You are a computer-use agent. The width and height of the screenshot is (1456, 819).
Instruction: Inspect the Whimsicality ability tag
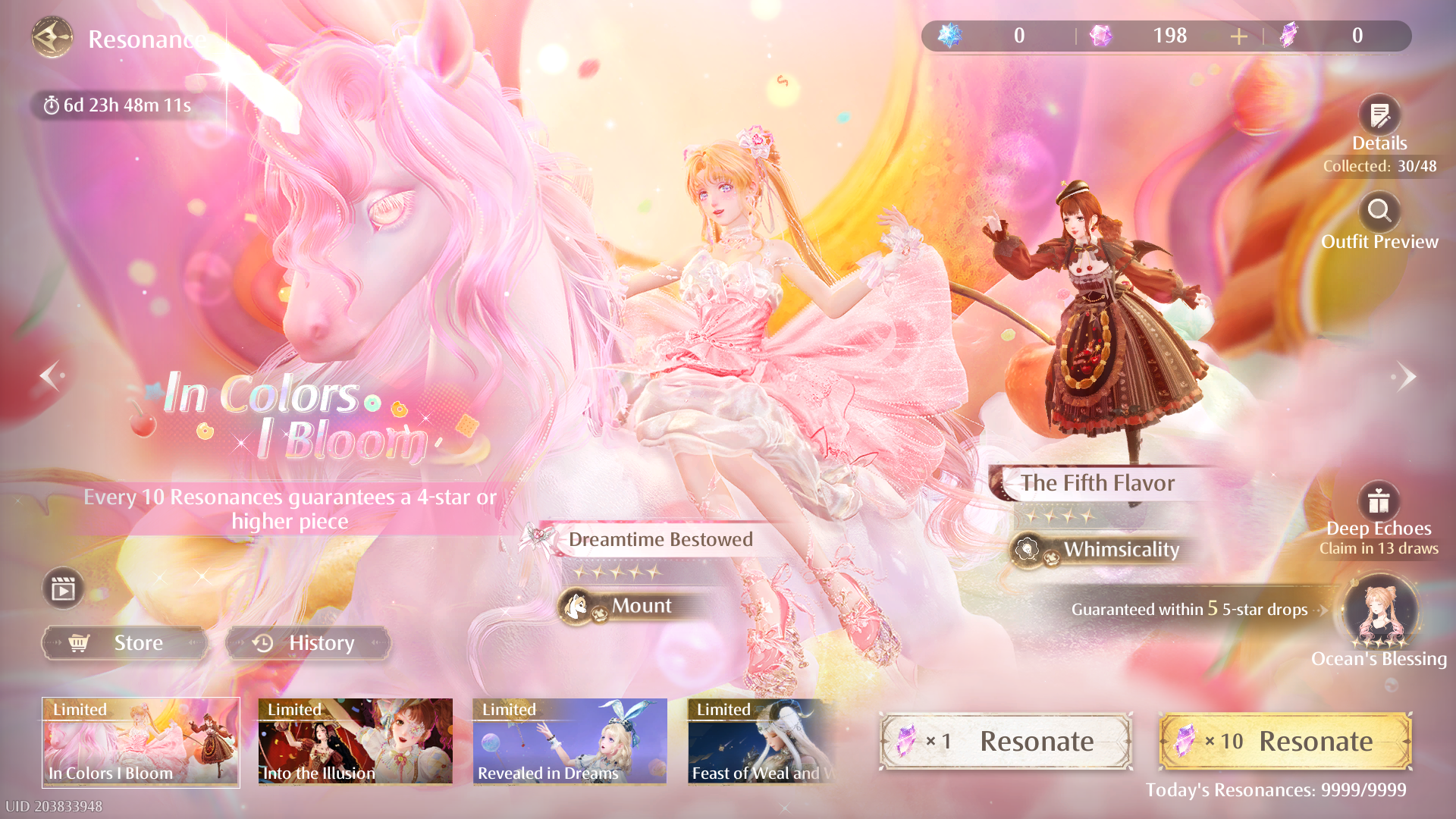point(1120,549)
